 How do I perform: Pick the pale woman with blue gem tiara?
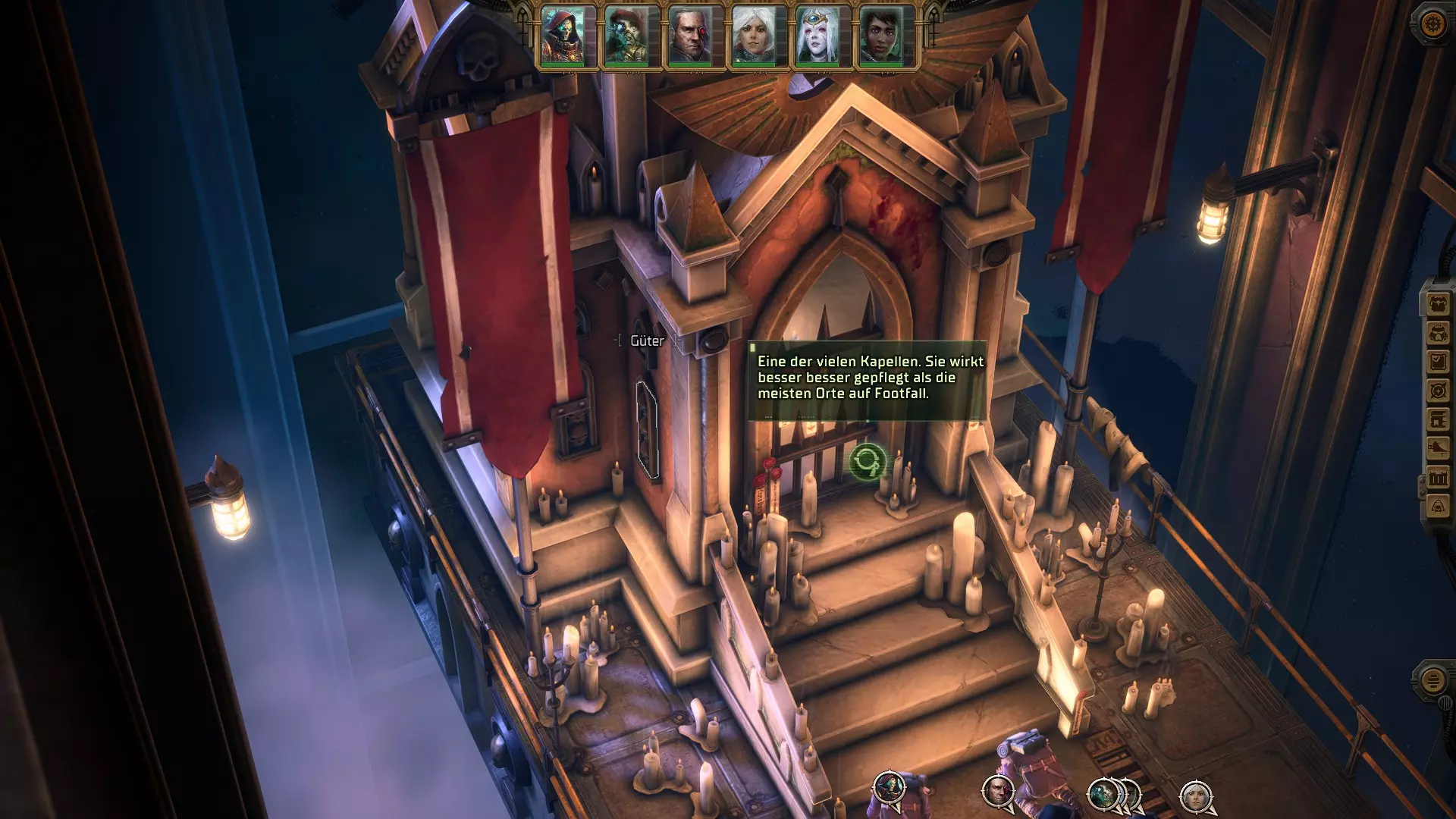pos(818,36)
